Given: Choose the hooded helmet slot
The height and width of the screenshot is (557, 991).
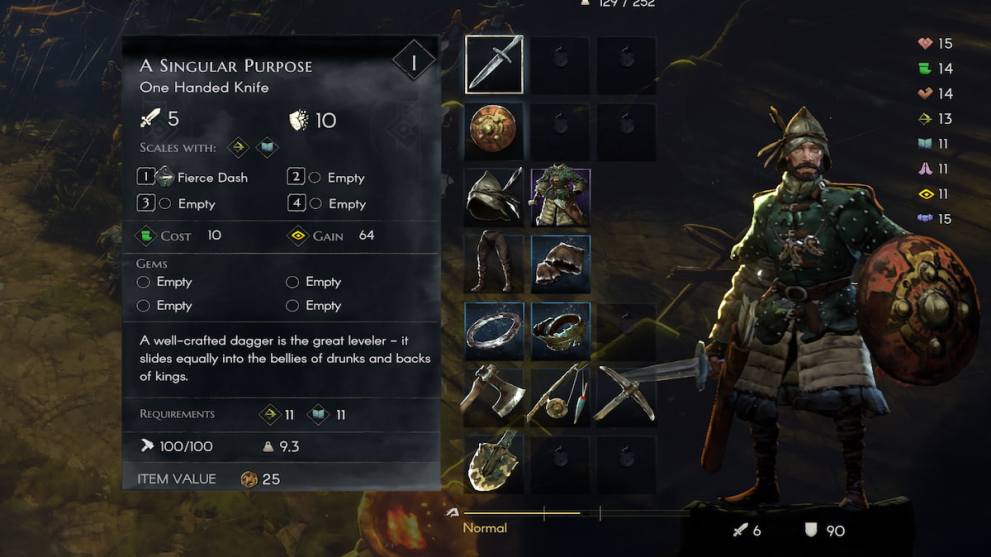Looking at the screenshot, I should [494, 197].
